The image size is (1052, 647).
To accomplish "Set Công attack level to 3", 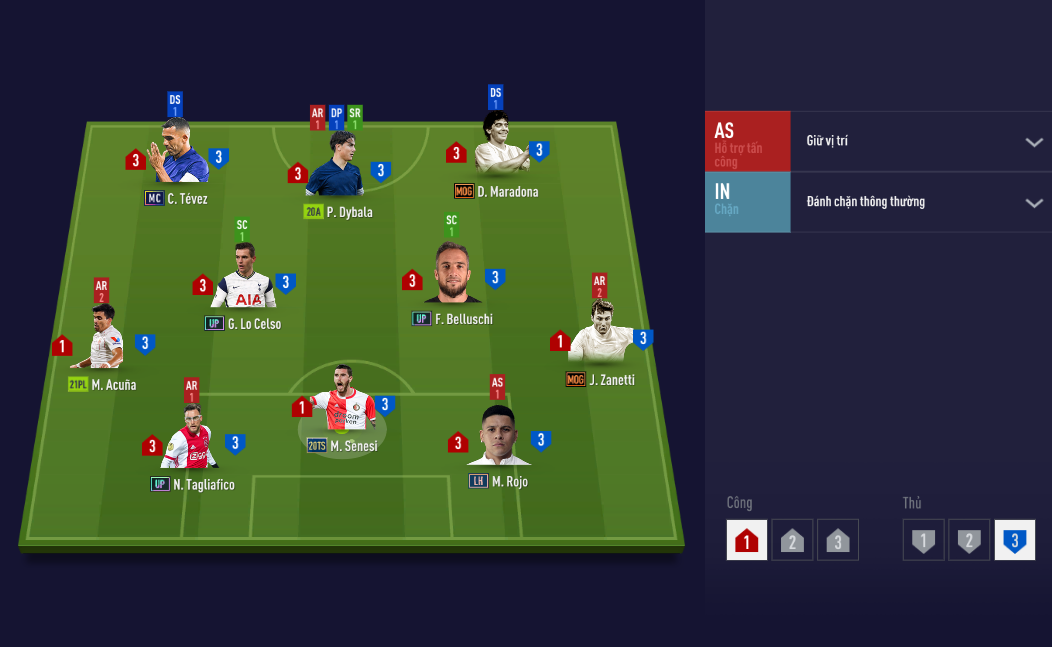I will [x=838, y=541].
